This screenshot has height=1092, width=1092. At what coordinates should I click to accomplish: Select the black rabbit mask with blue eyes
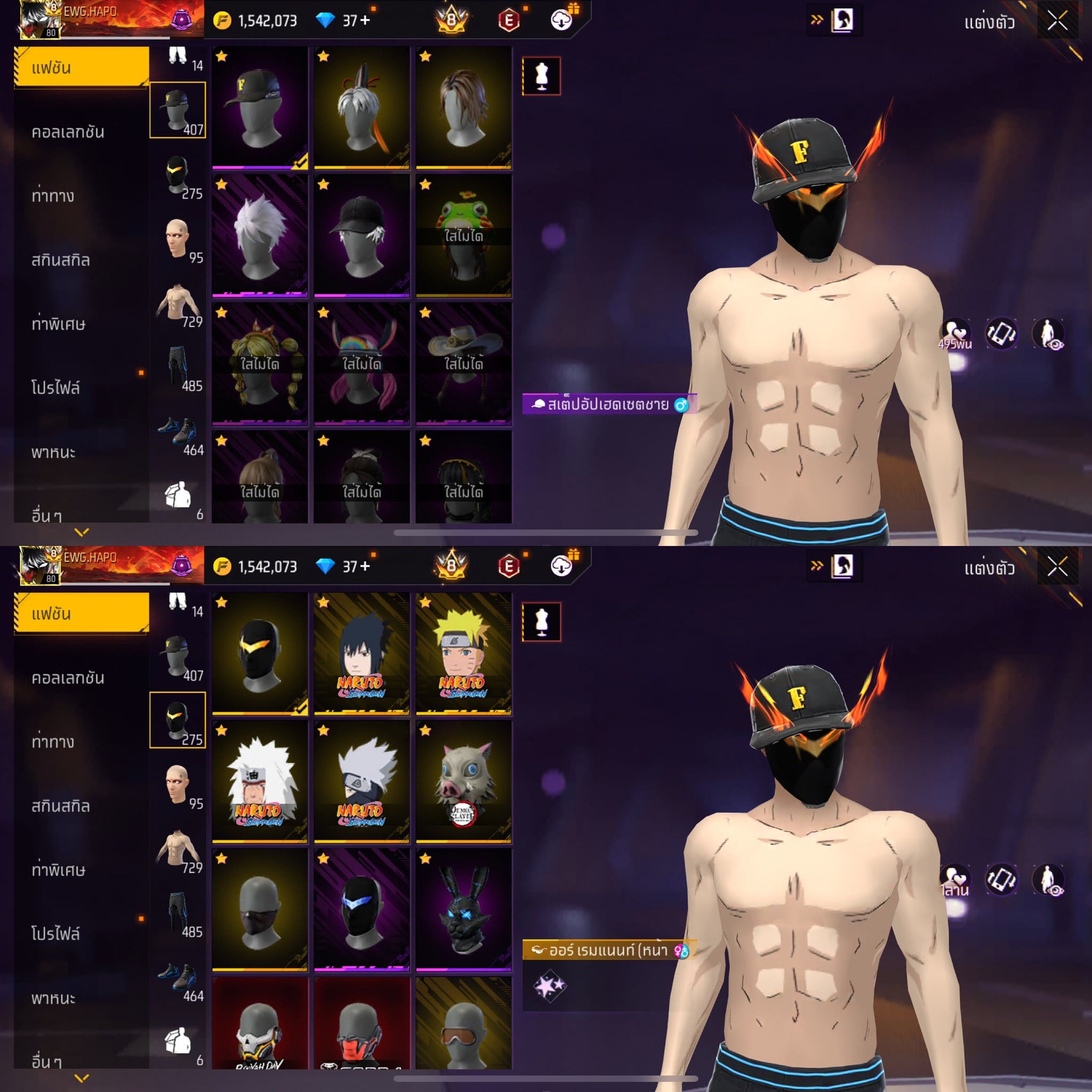click(x=463, y=909)
